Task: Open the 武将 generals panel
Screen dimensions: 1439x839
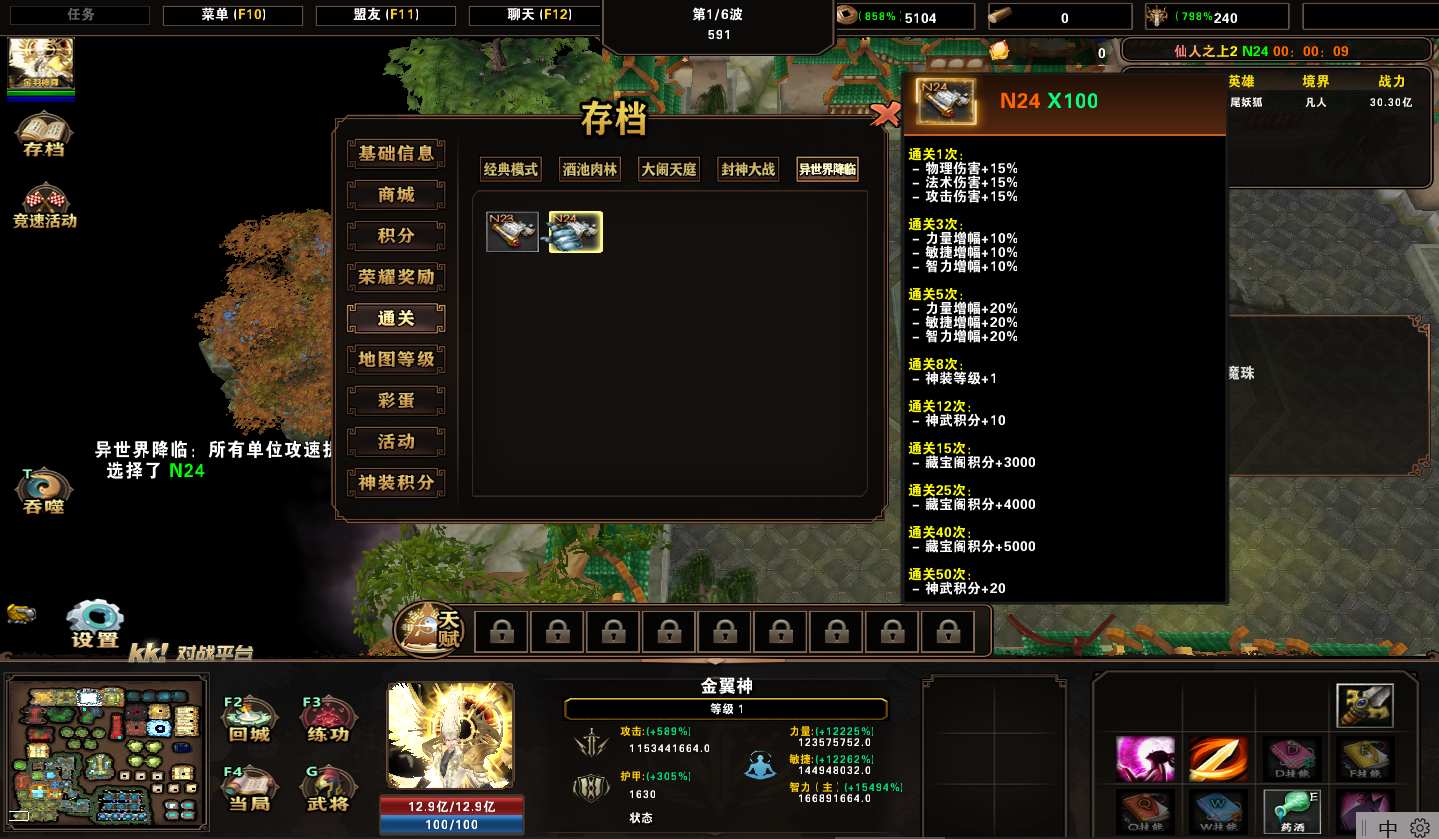Action: point(328,790)
